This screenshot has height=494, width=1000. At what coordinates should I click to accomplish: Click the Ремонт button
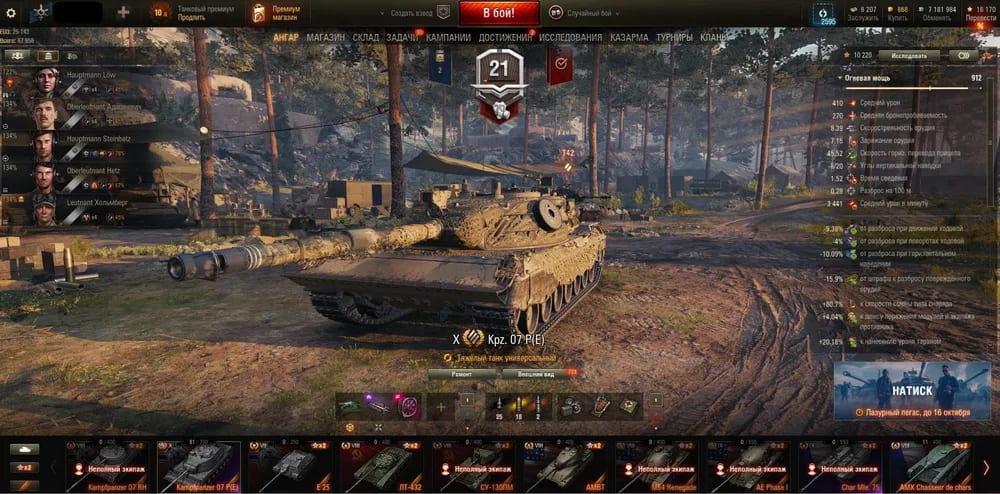click(463, 373)
